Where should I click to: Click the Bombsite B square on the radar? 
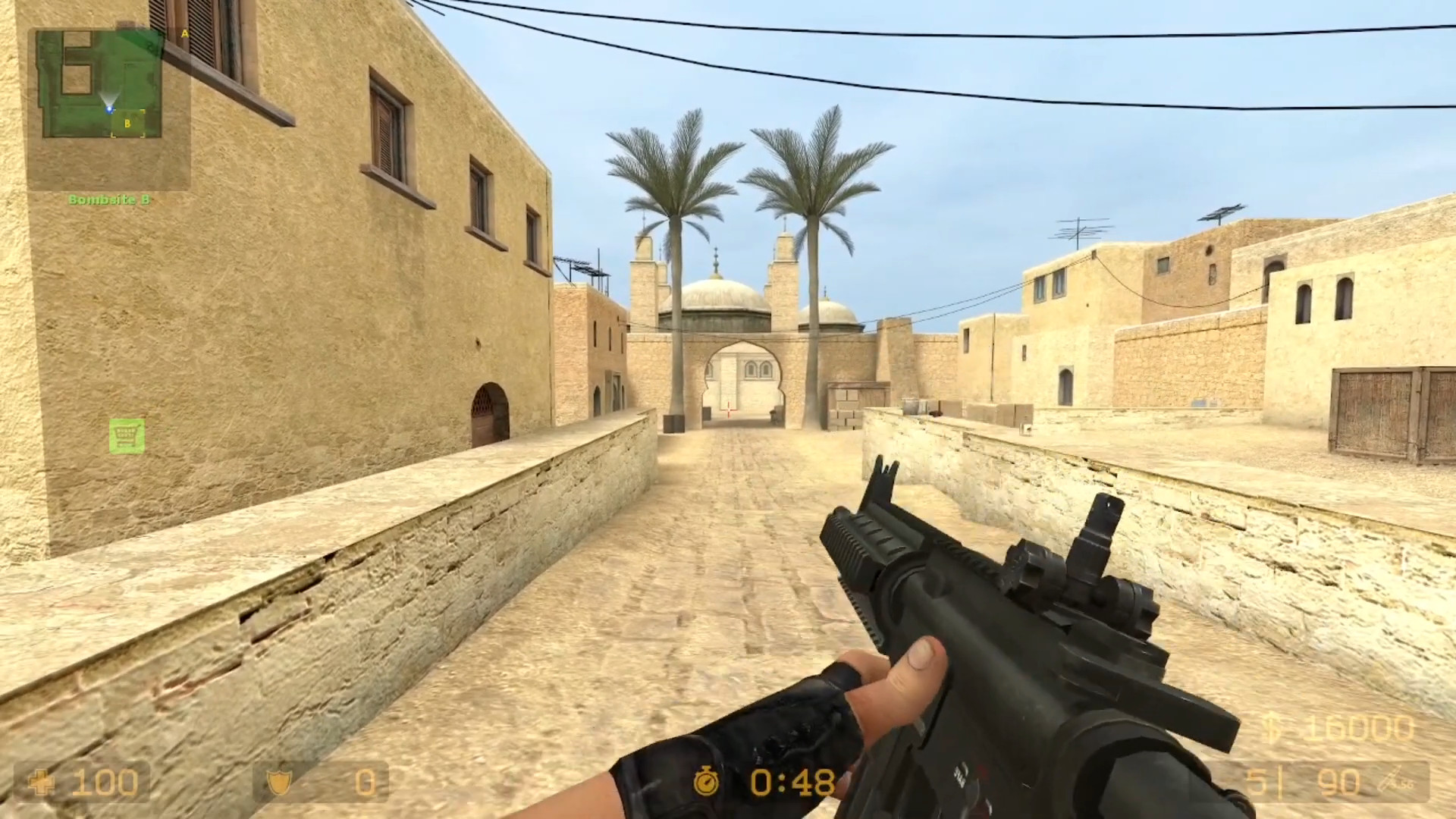127,124
